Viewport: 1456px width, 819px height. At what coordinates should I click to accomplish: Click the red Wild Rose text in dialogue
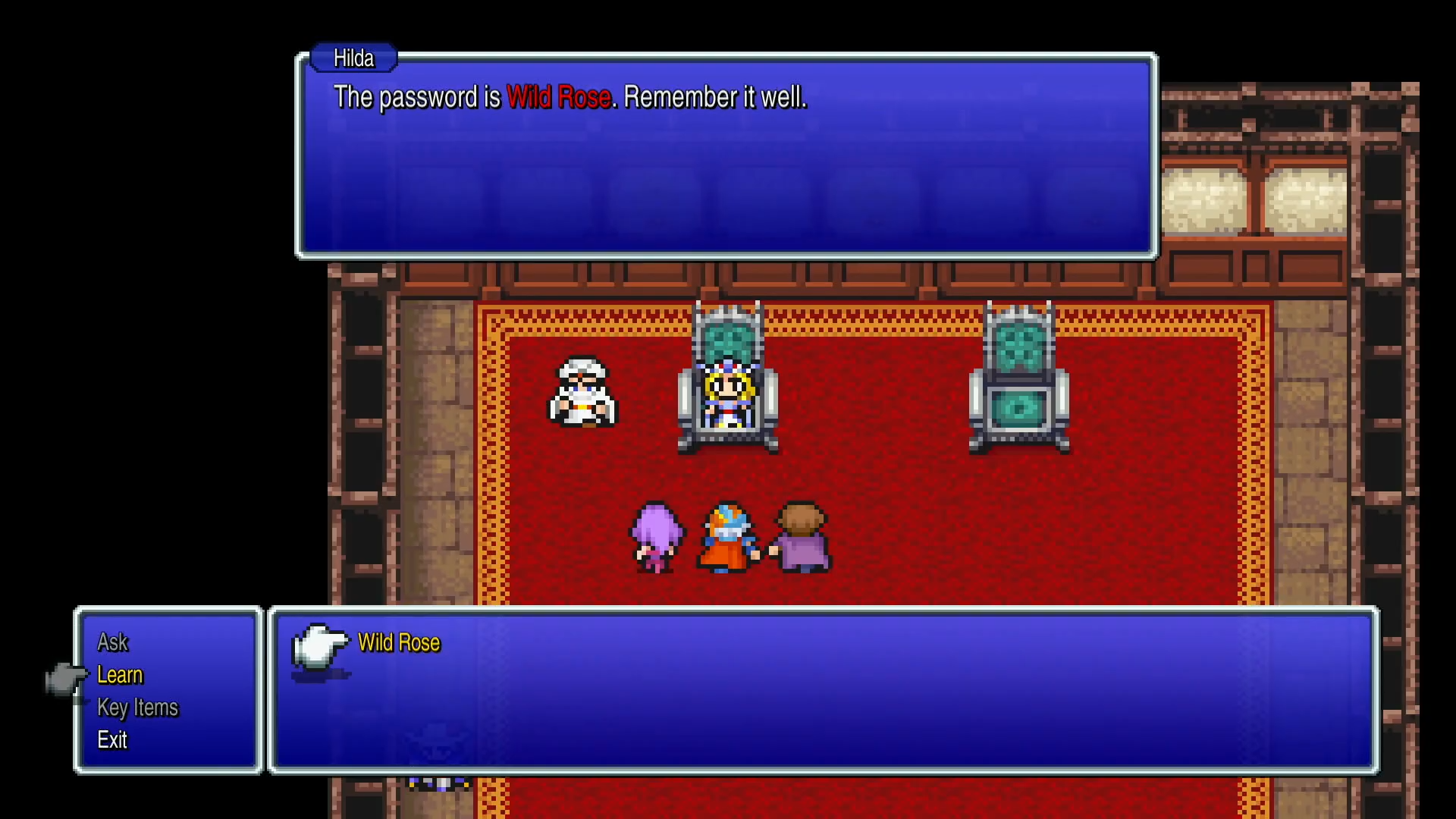pos(560,97)
